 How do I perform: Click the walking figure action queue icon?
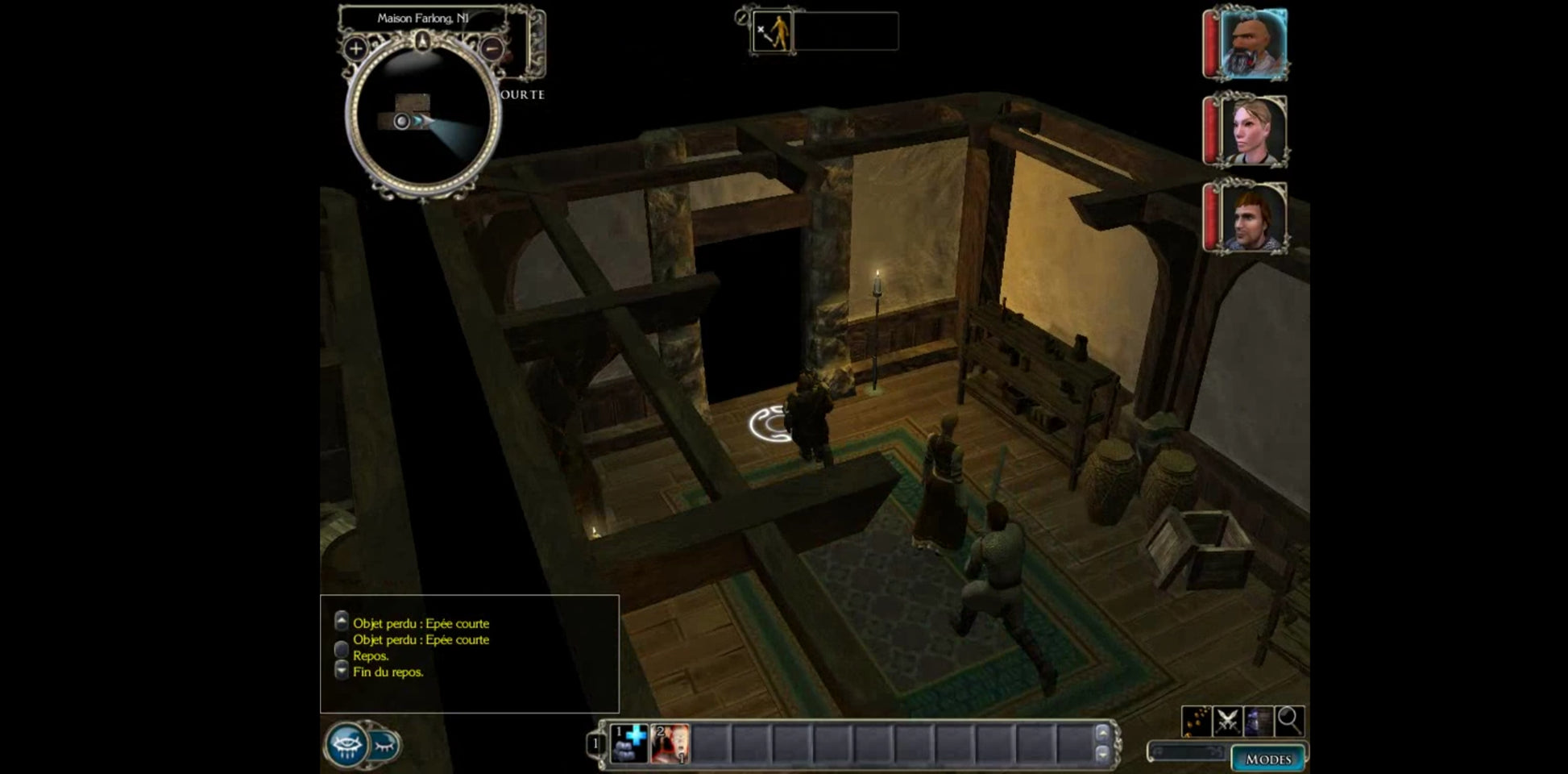pyautogui.click(x=772, y=32)
